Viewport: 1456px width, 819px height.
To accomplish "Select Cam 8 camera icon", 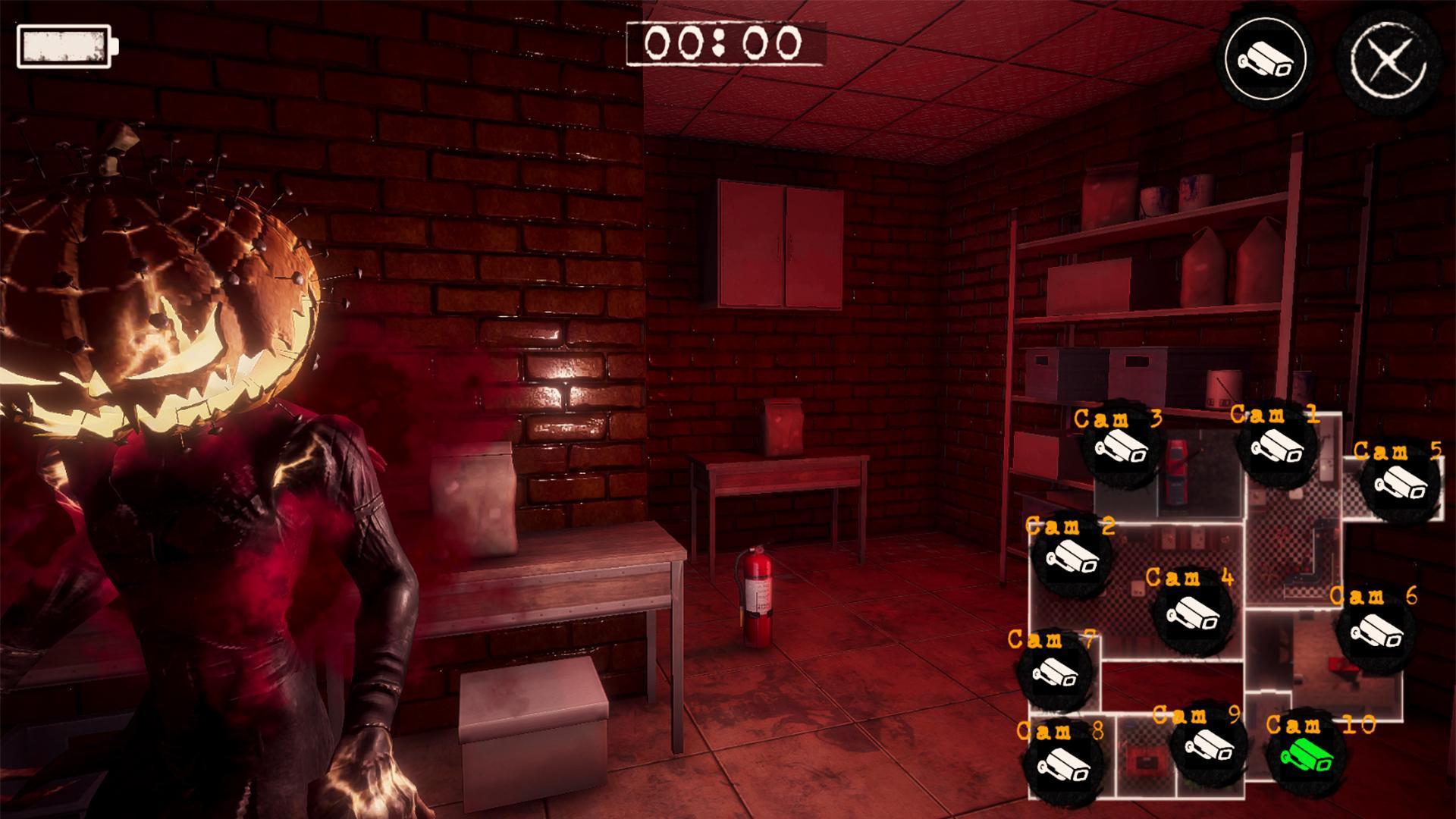I will pyautogui.click(x=1061, y=762).
